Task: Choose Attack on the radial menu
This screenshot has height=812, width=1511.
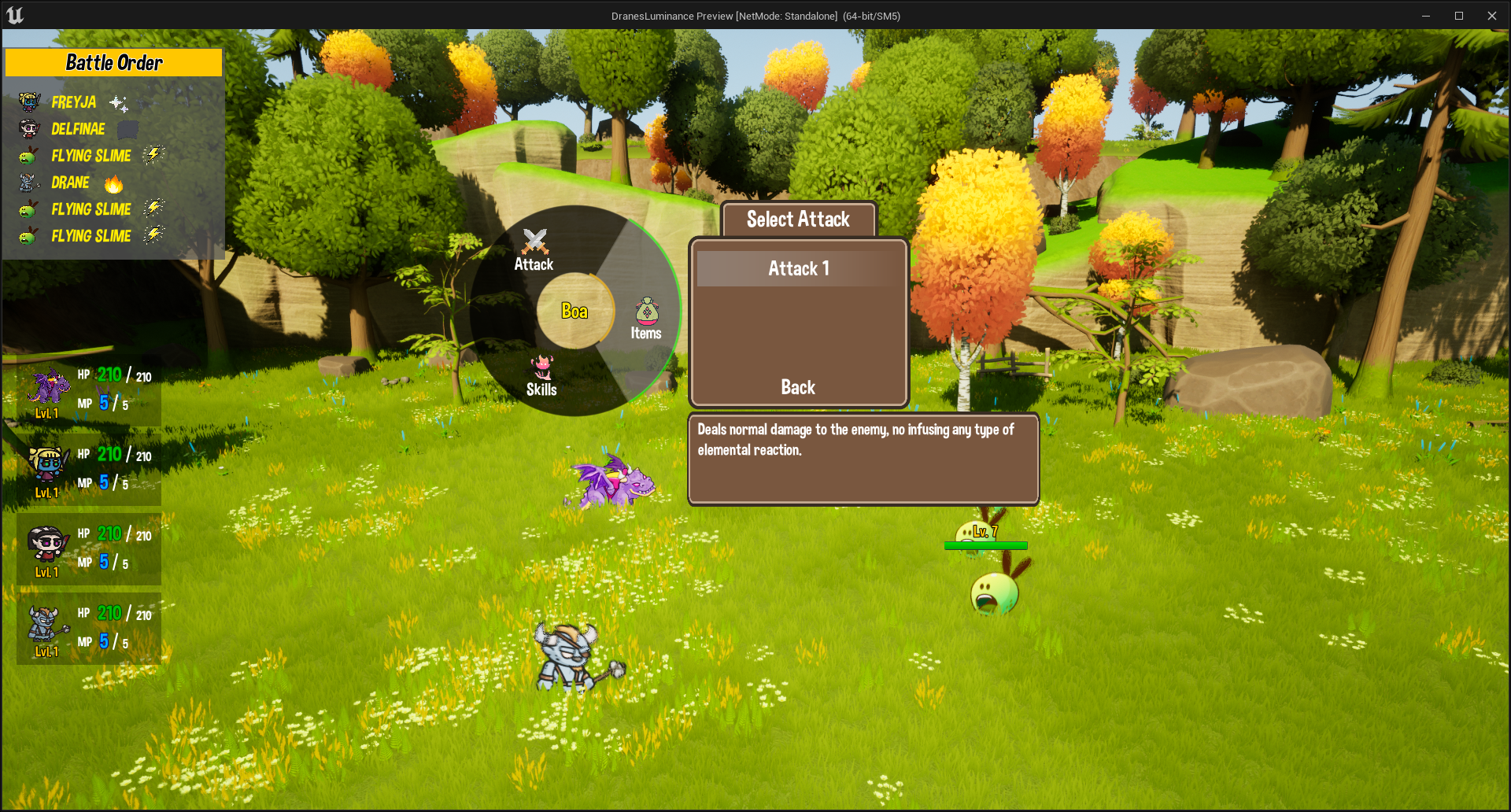Action: pos(534,251)
